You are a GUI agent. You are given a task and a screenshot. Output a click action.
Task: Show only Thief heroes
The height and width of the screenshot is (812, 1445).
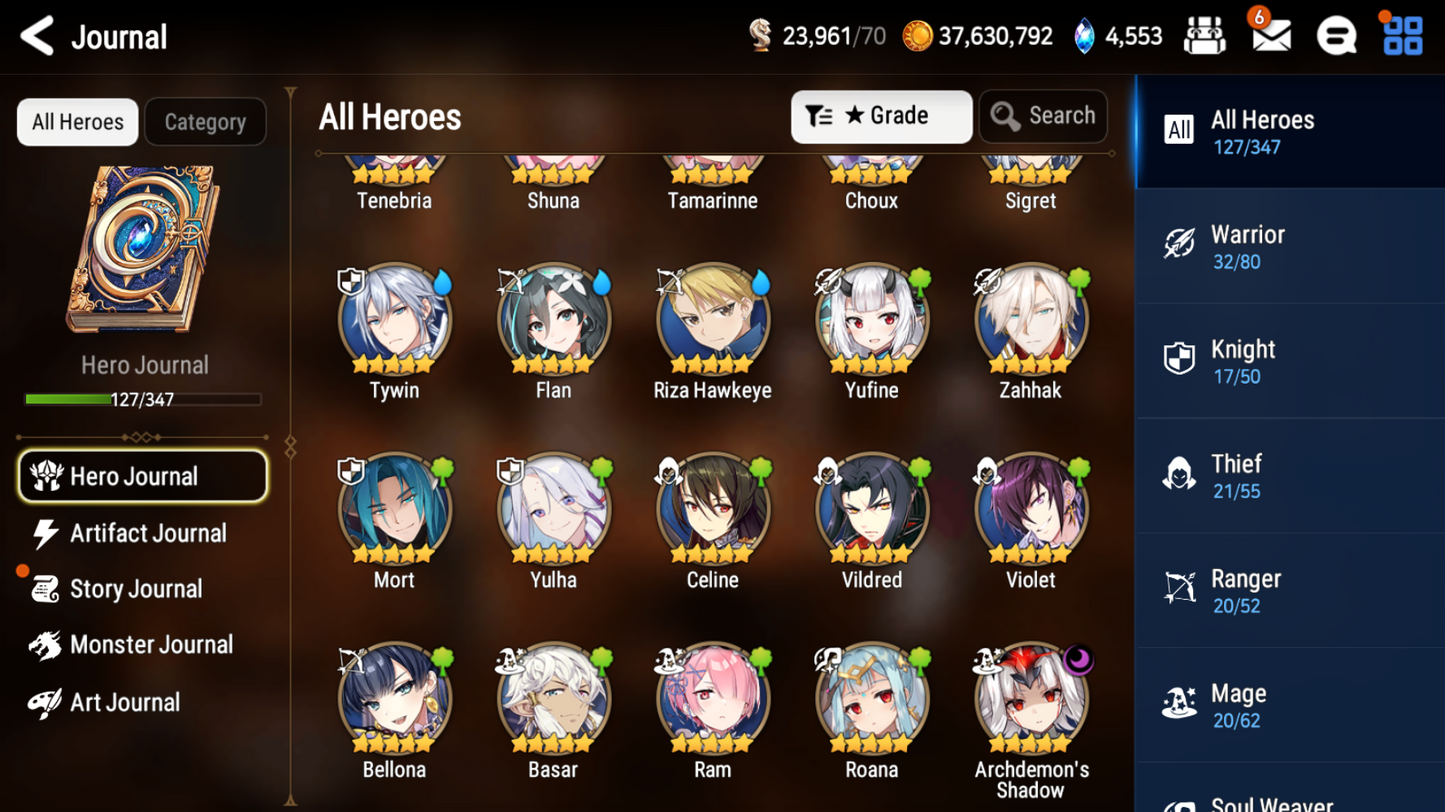1289,477
